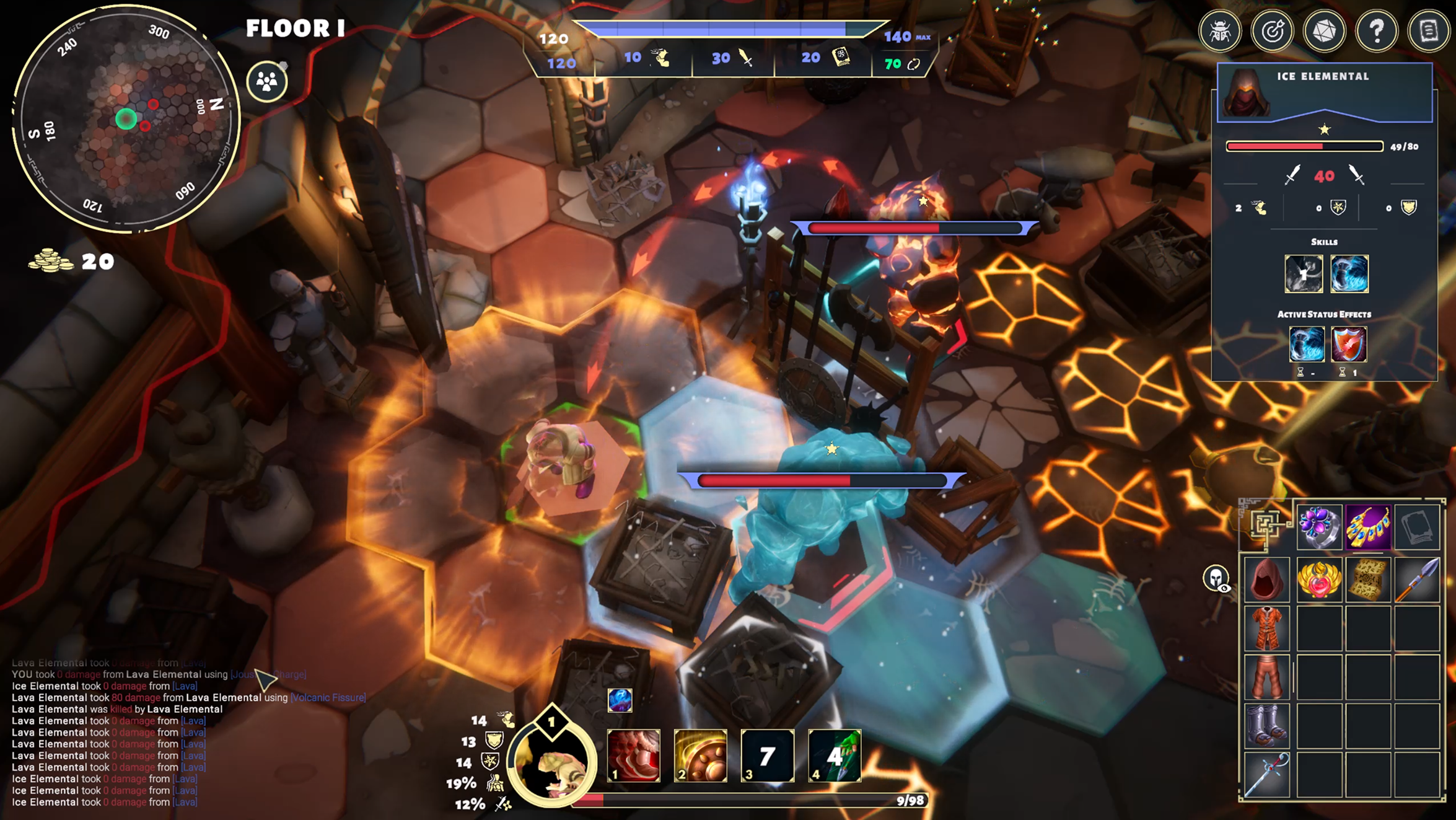Click the player character portrait
The height and width of the screenshot is (820, 1456).
click(551, 762)
